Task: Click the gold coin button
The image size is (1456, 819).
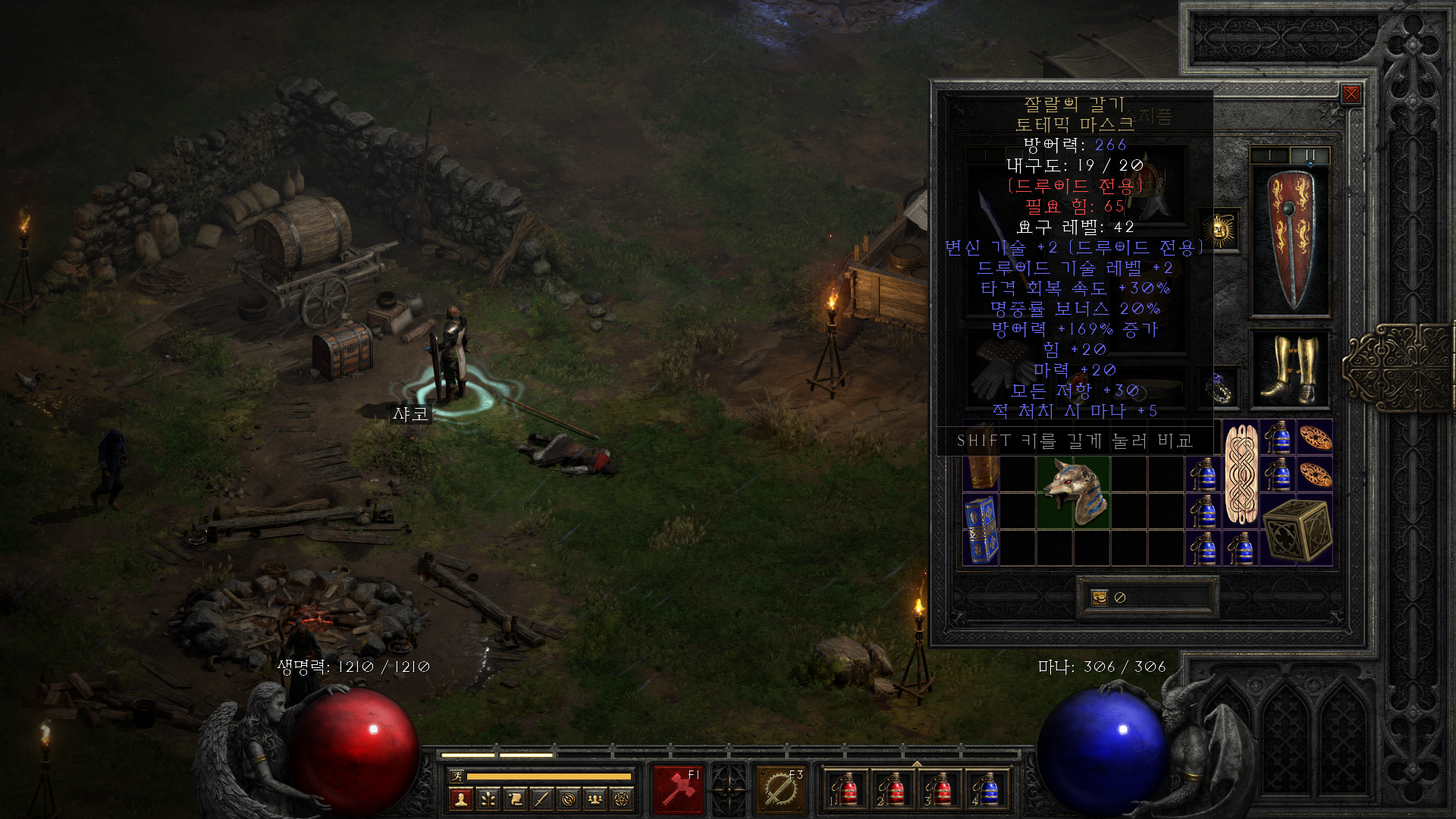Action: click(1100, 598)
